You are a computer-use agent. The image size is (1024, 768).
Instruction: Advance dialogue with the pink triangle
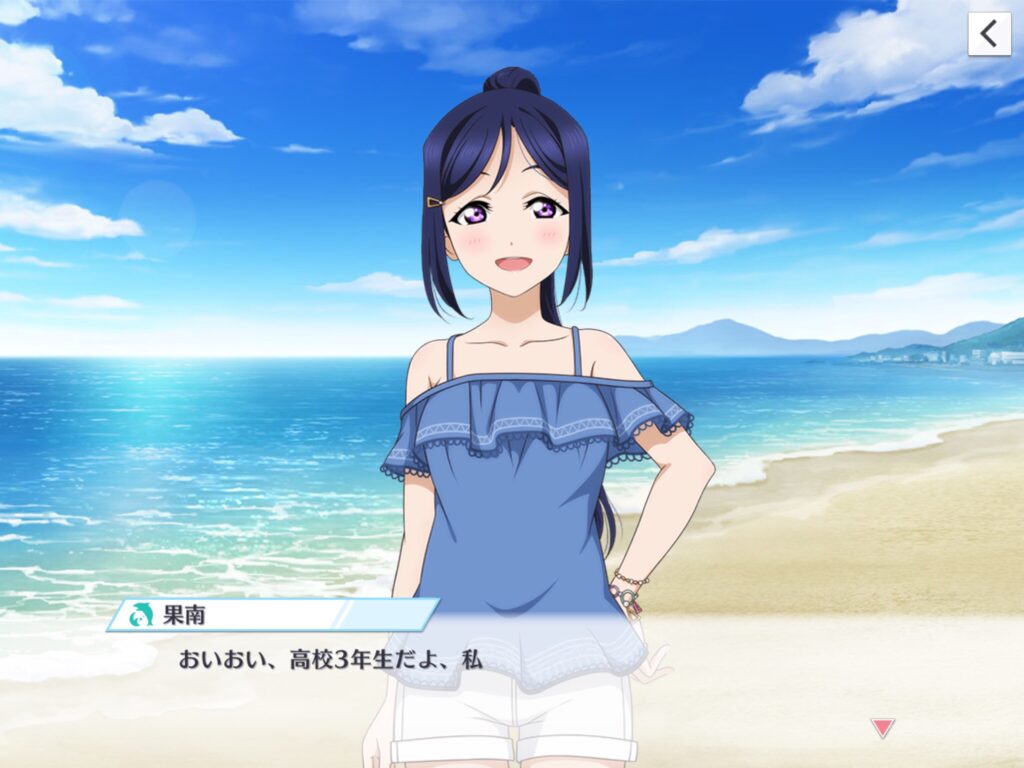tap(882, 727)
